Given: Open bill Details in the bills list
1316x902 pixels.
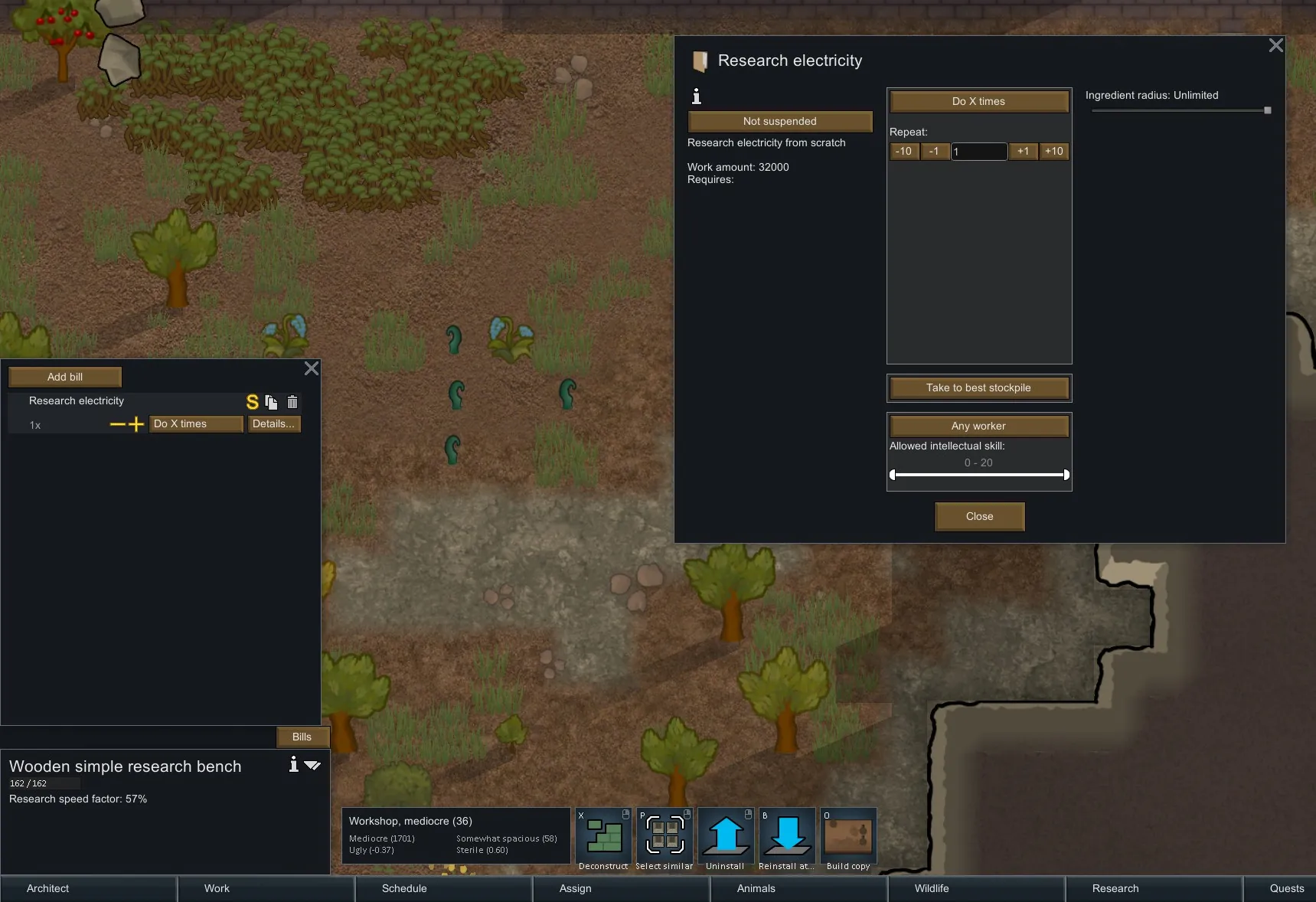Looking at the screenshot, I should tap(273, 423).
